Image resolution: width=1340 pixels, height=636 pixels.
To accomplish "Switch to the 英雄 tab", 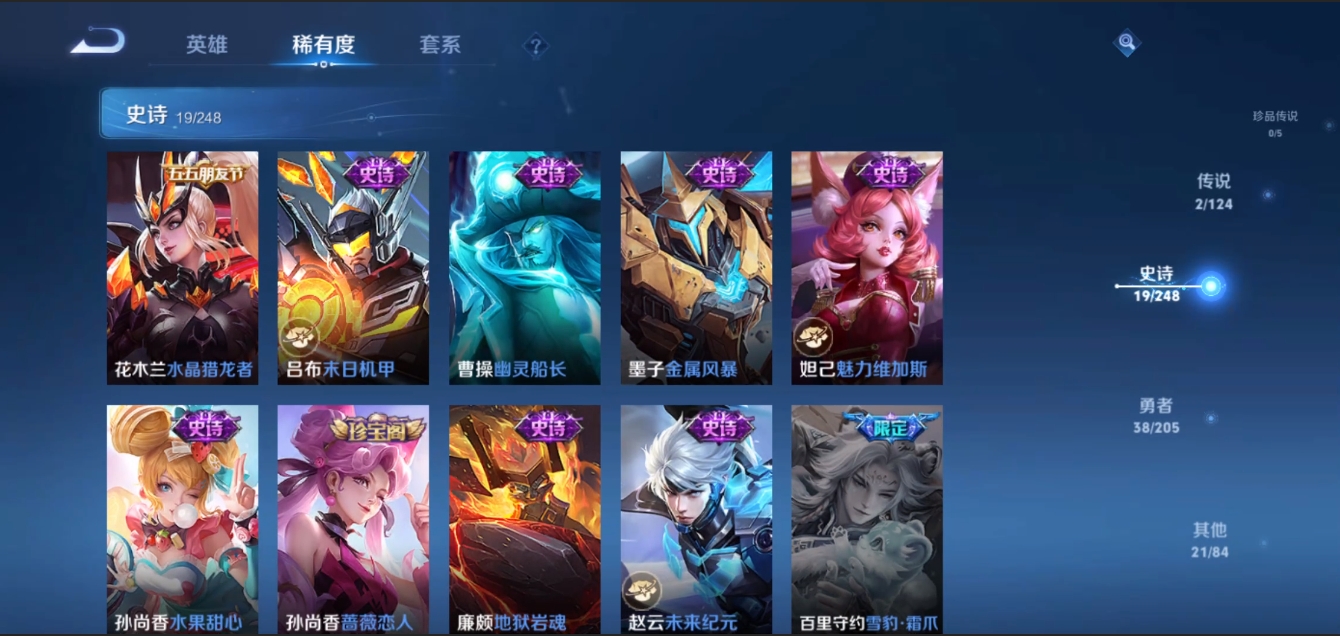I will (x=207, y=45).
